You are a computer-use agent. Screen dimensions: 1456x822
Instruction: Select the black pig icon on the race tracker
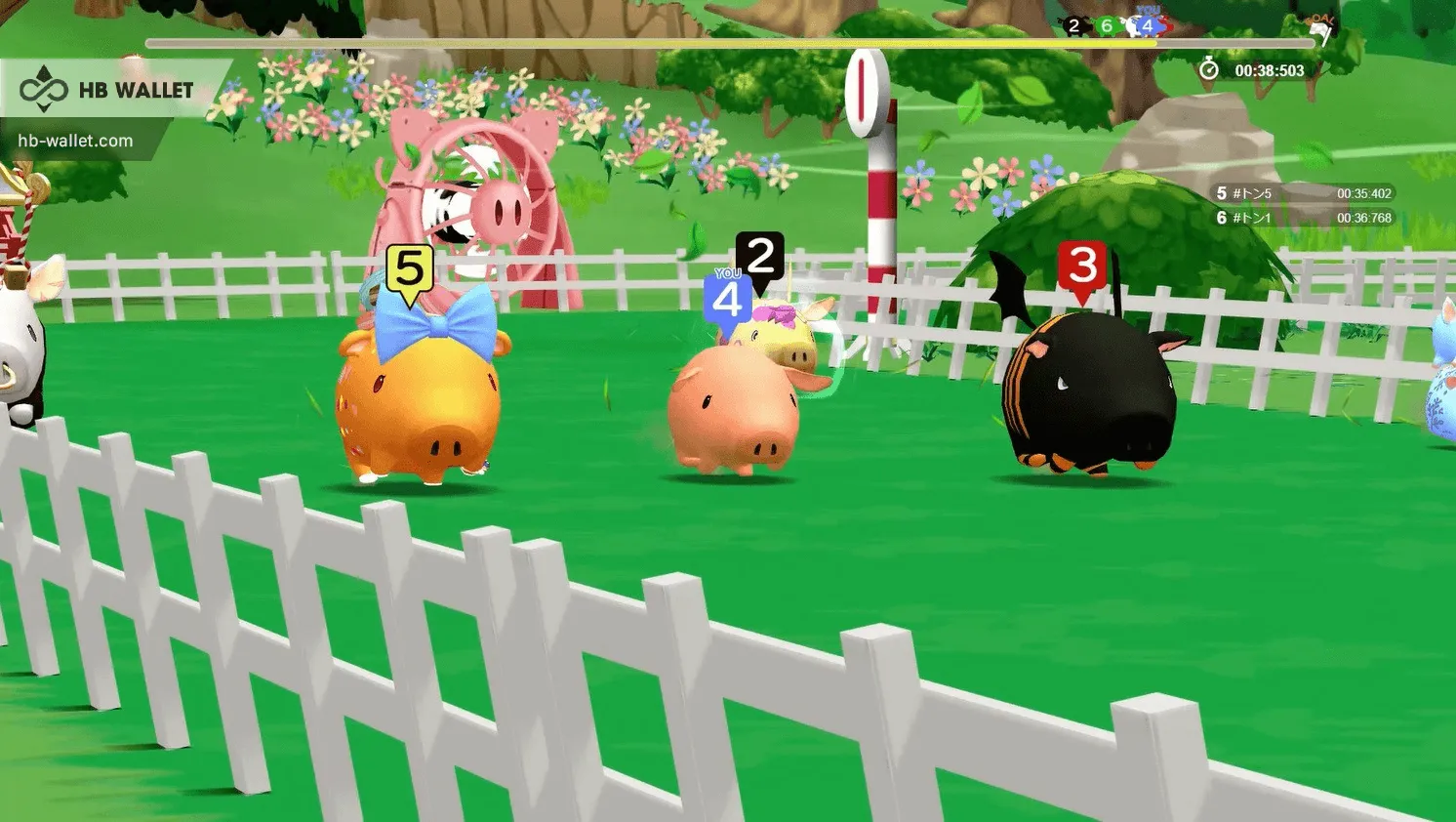tap(1073, 25)
